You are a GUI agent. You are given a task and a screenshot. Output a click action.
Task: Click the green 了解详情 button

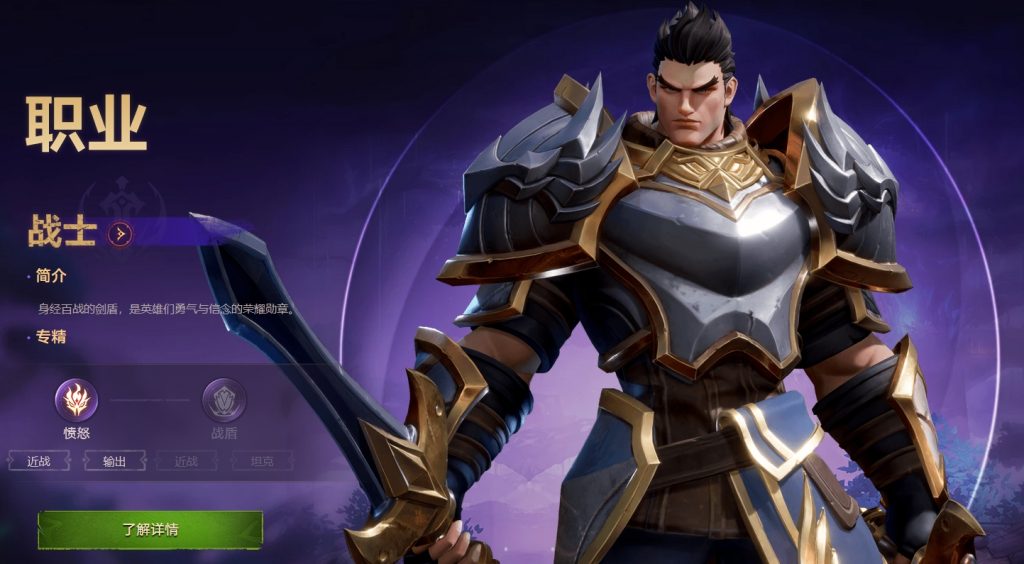click(x=150, y=529)
